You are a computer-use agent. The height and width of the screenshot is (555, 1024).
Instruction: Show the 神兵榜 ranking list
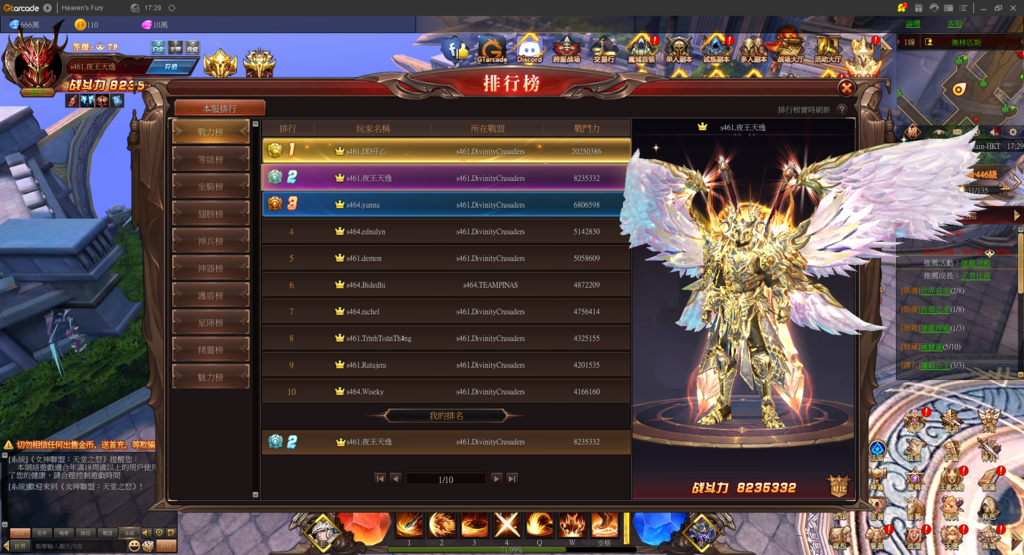pos(210,240)
